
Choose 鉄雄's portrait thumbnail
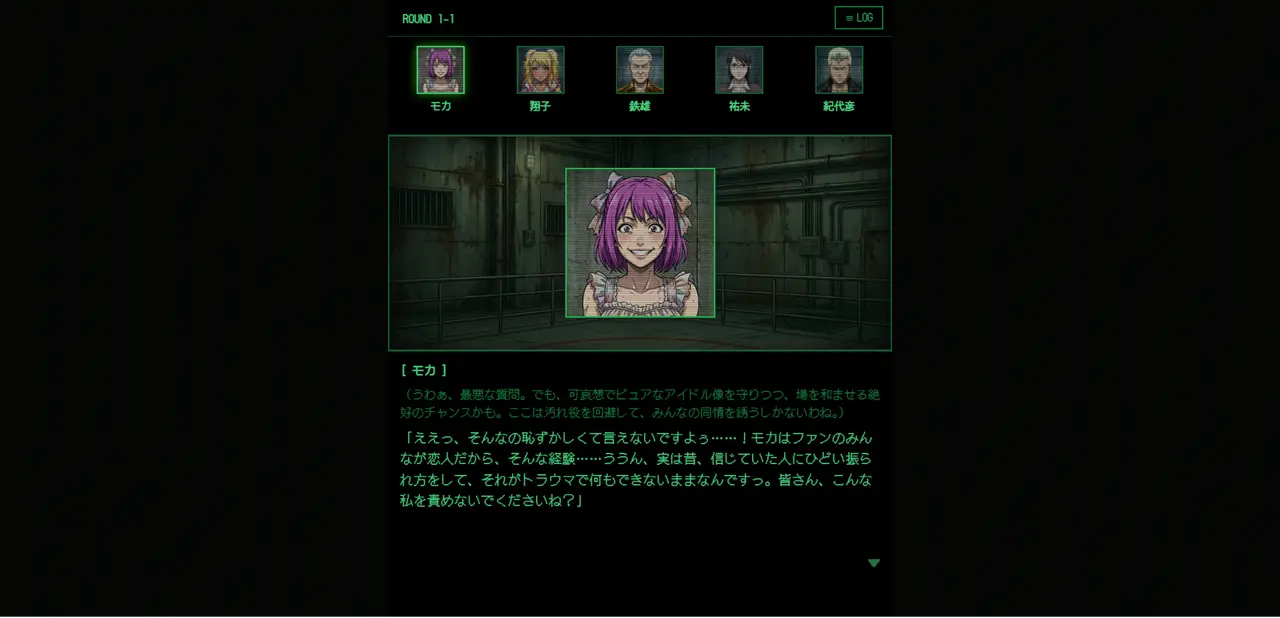(639, 70)
